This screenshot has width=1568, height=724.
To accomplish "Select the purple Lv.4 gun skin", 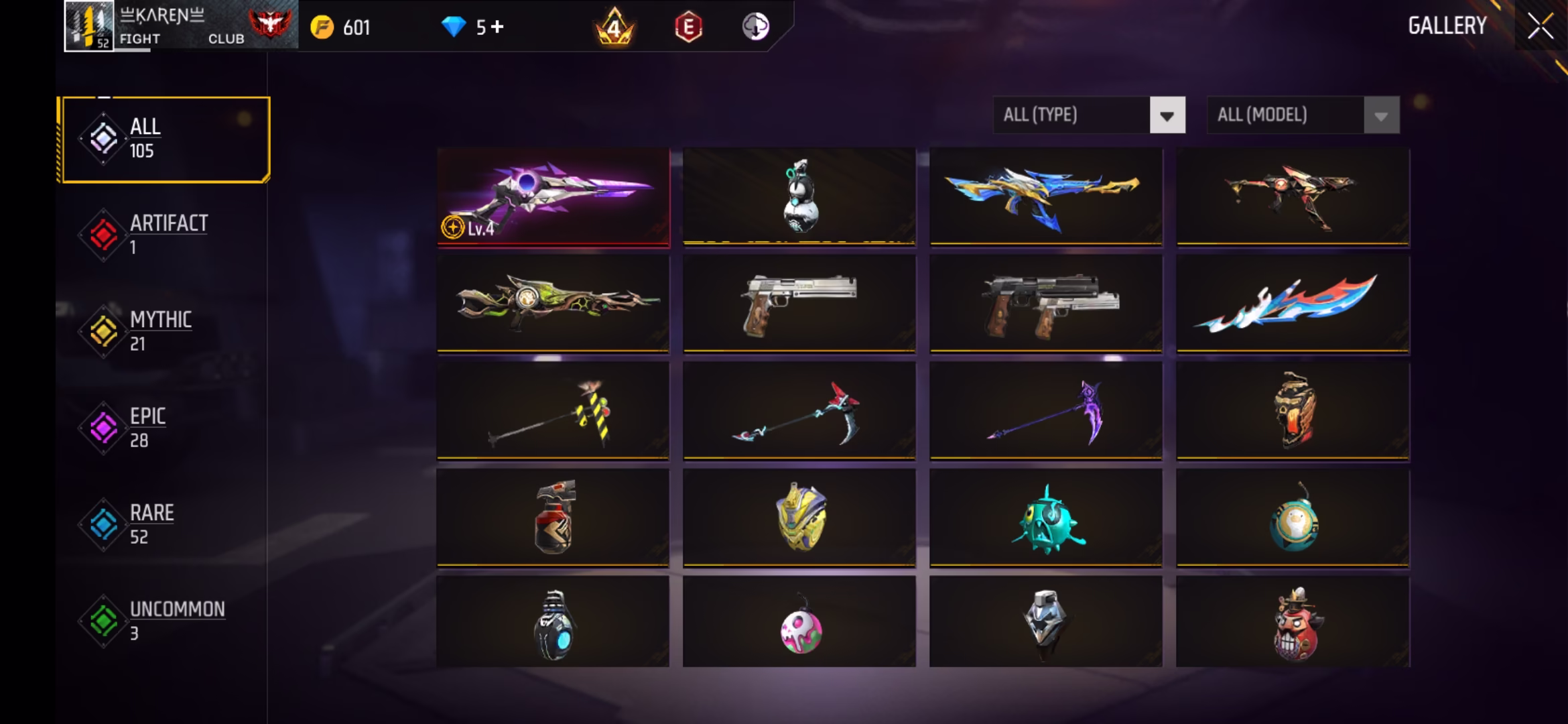I will point(553,196).
